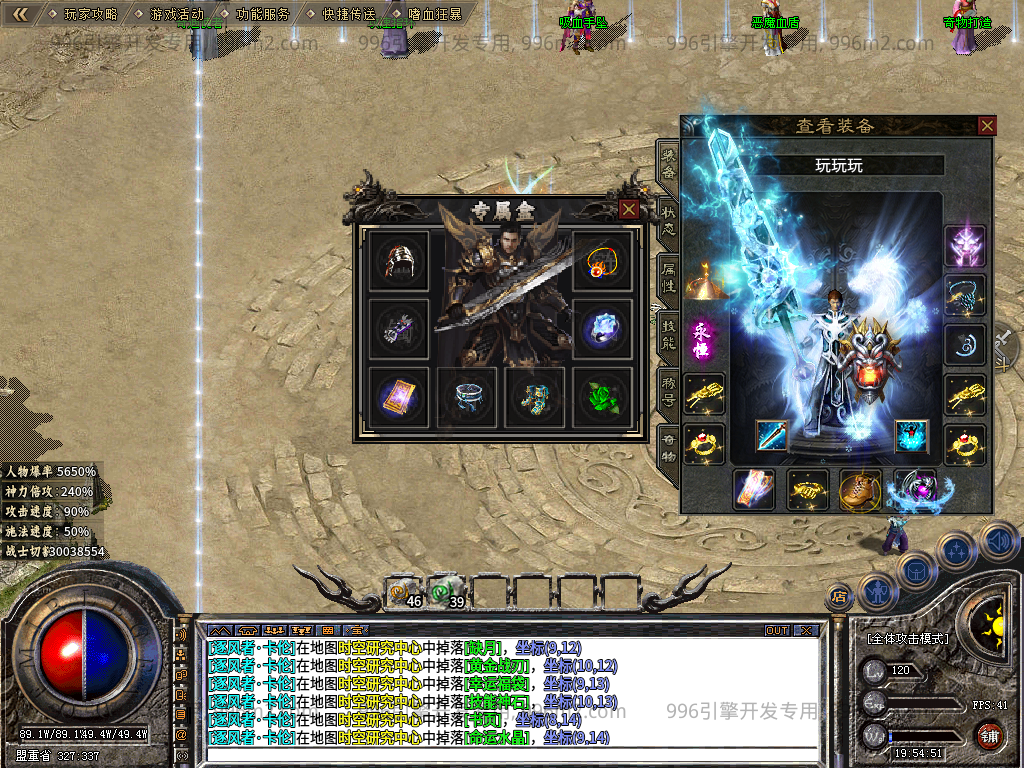Viewport: 1024px width, 768px height.
Task: Select the purple spell card item slot
Action: click(398, 396)
